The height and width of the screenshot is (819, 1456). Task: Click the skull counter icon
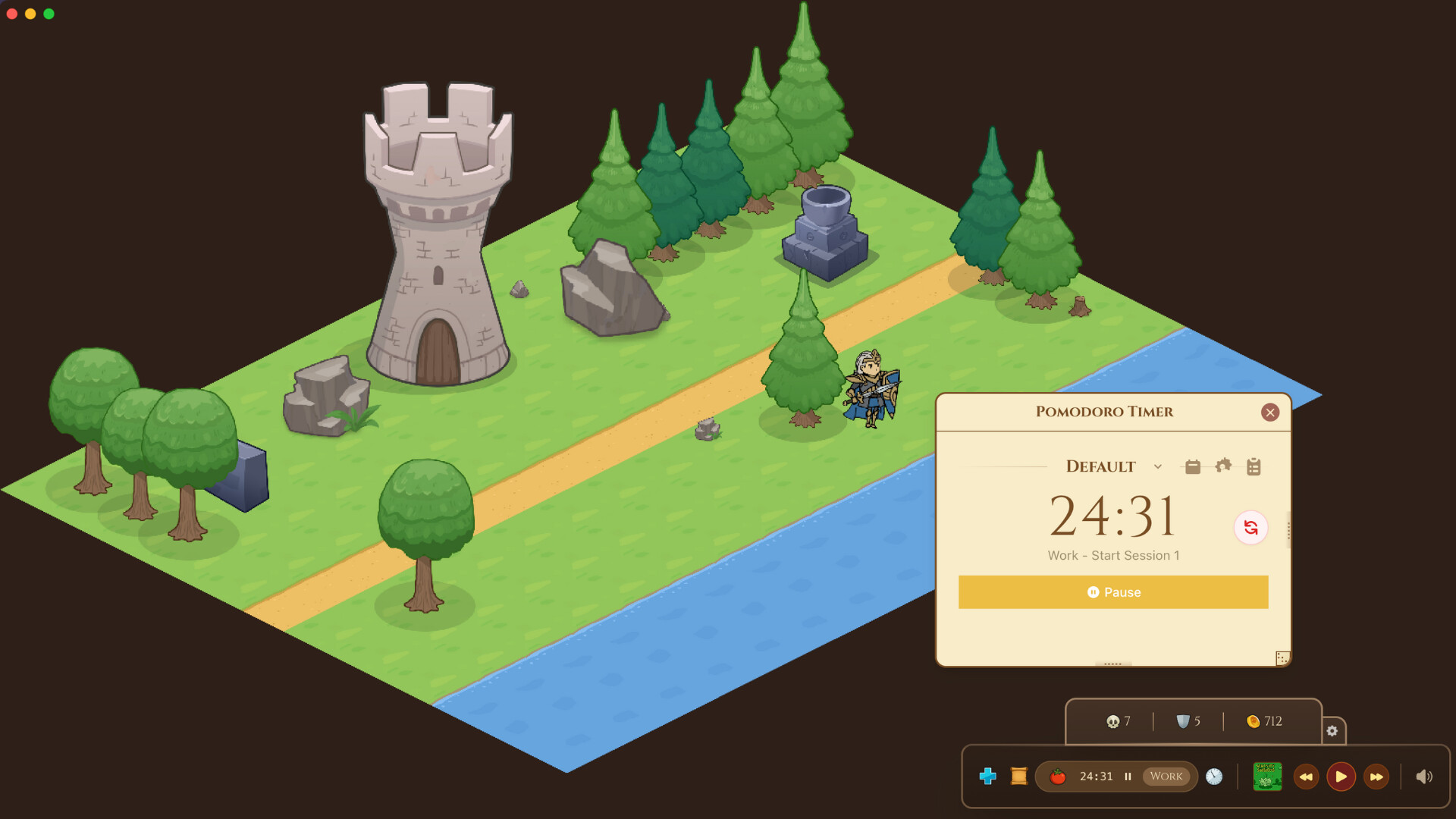click(x=1112, y=721)
